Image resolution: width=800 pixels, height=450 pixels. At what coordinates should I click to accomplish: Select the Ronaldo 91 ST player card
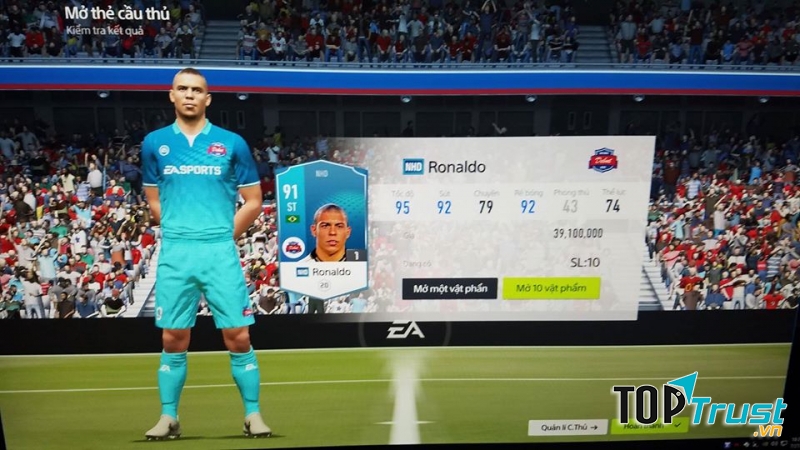(x=322, y=228)
